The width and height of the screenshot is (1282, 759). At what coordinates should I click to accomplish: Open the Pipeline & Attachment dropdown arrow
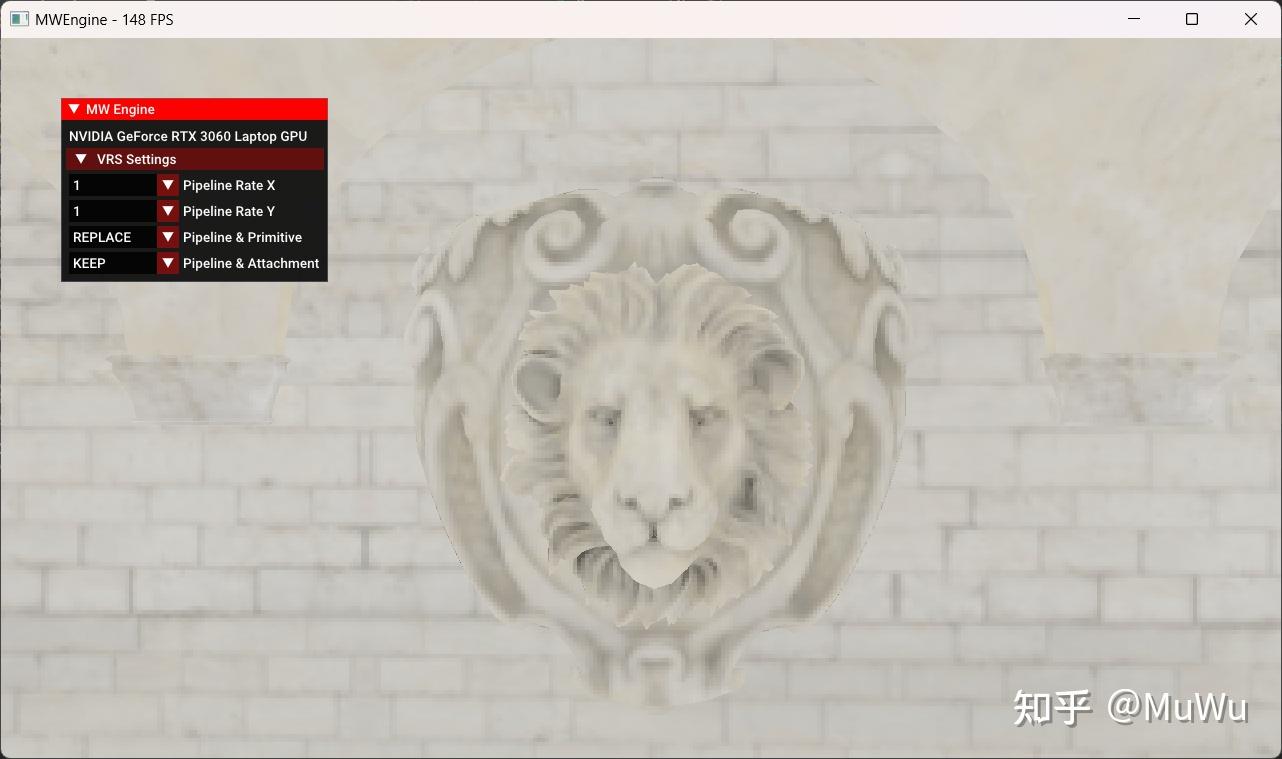click(167, 263)
